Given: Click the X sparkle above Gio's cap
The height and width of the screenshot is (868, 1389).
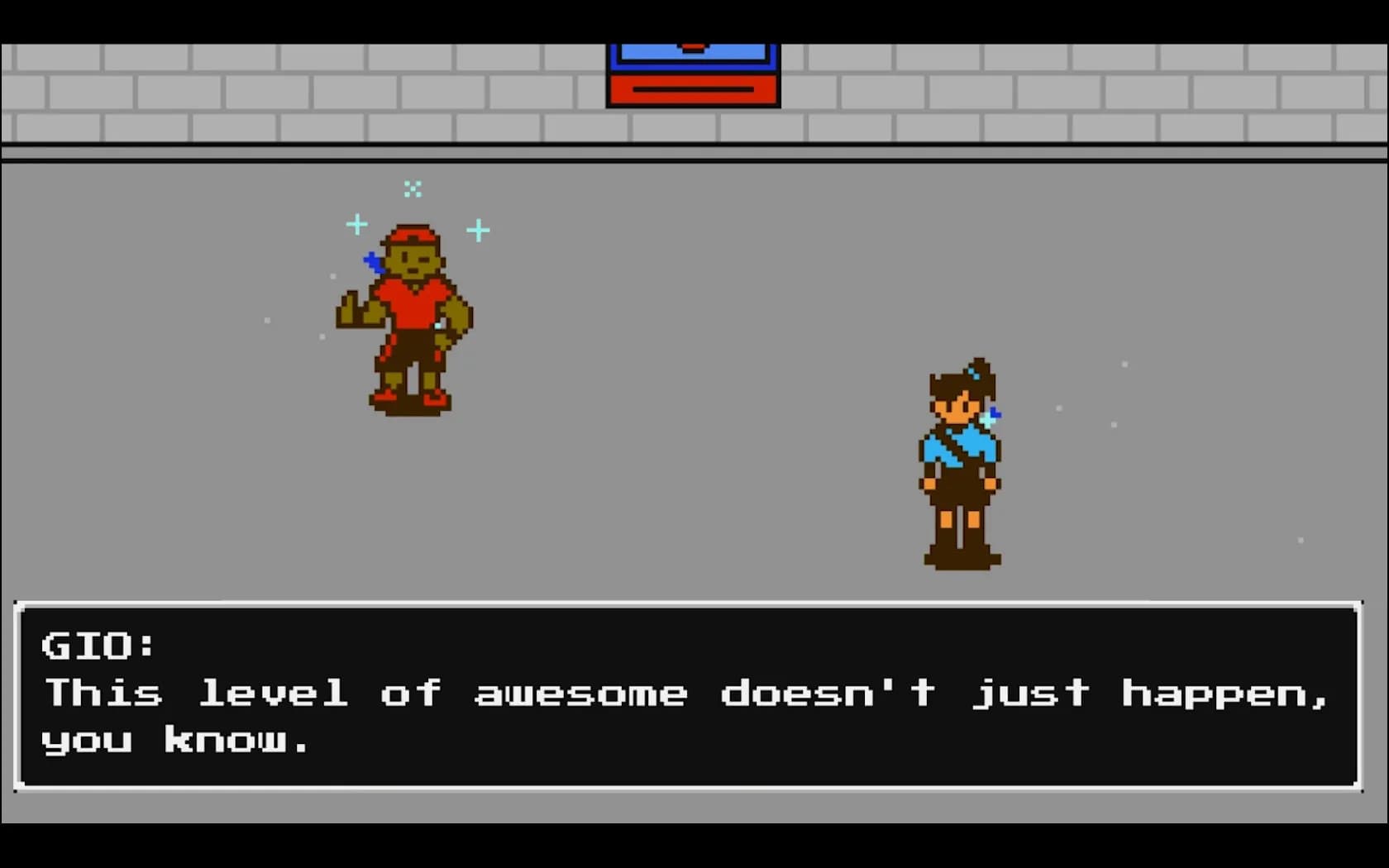Looking at the screenshot, I should click(x=413, y=189).
